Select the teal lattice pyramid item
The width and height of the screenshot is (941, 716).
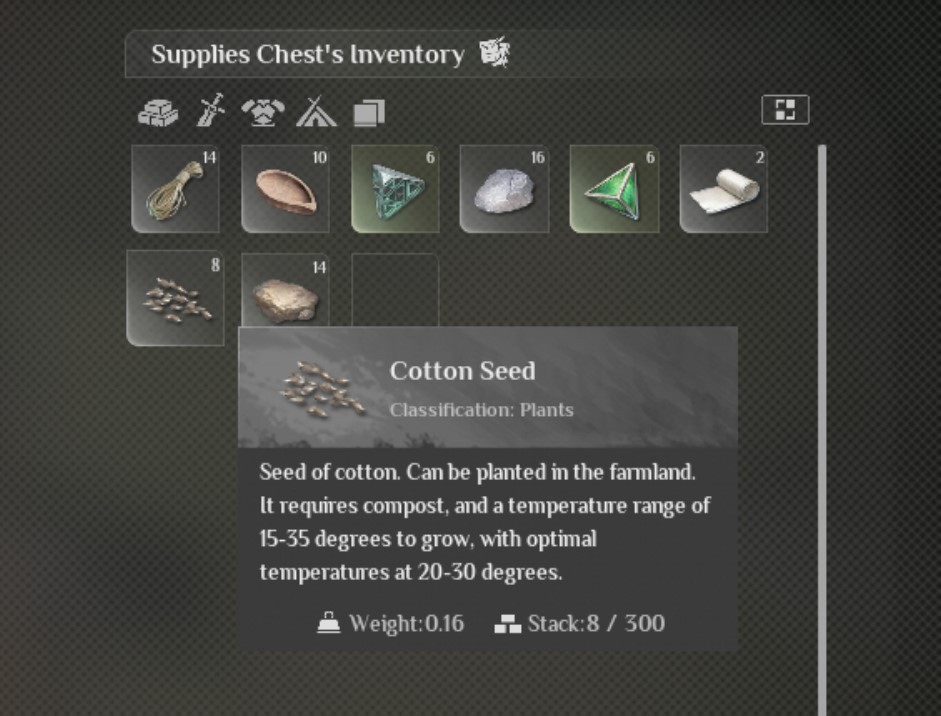pos(395,189)
